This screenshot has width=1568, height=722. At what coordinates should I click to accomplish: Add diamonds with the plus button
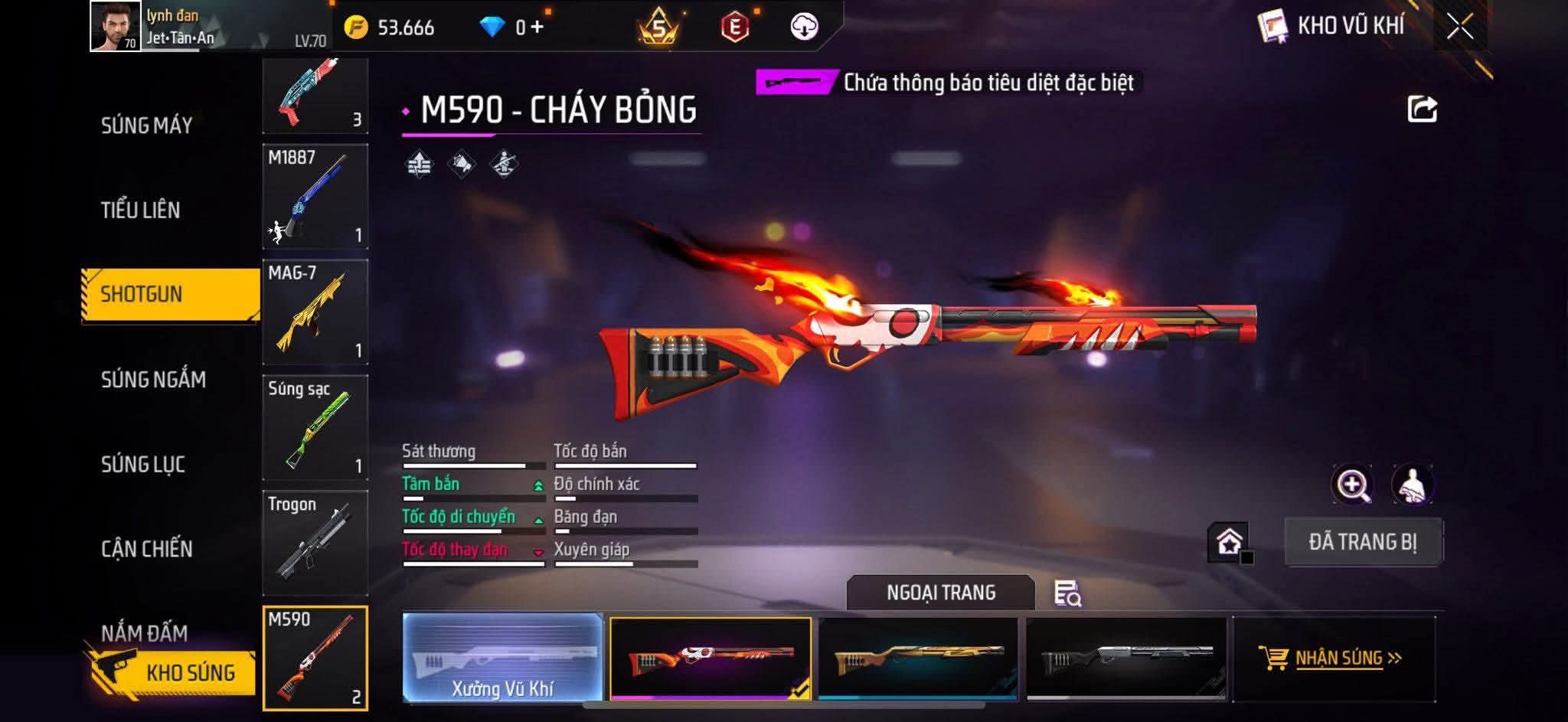537,28
